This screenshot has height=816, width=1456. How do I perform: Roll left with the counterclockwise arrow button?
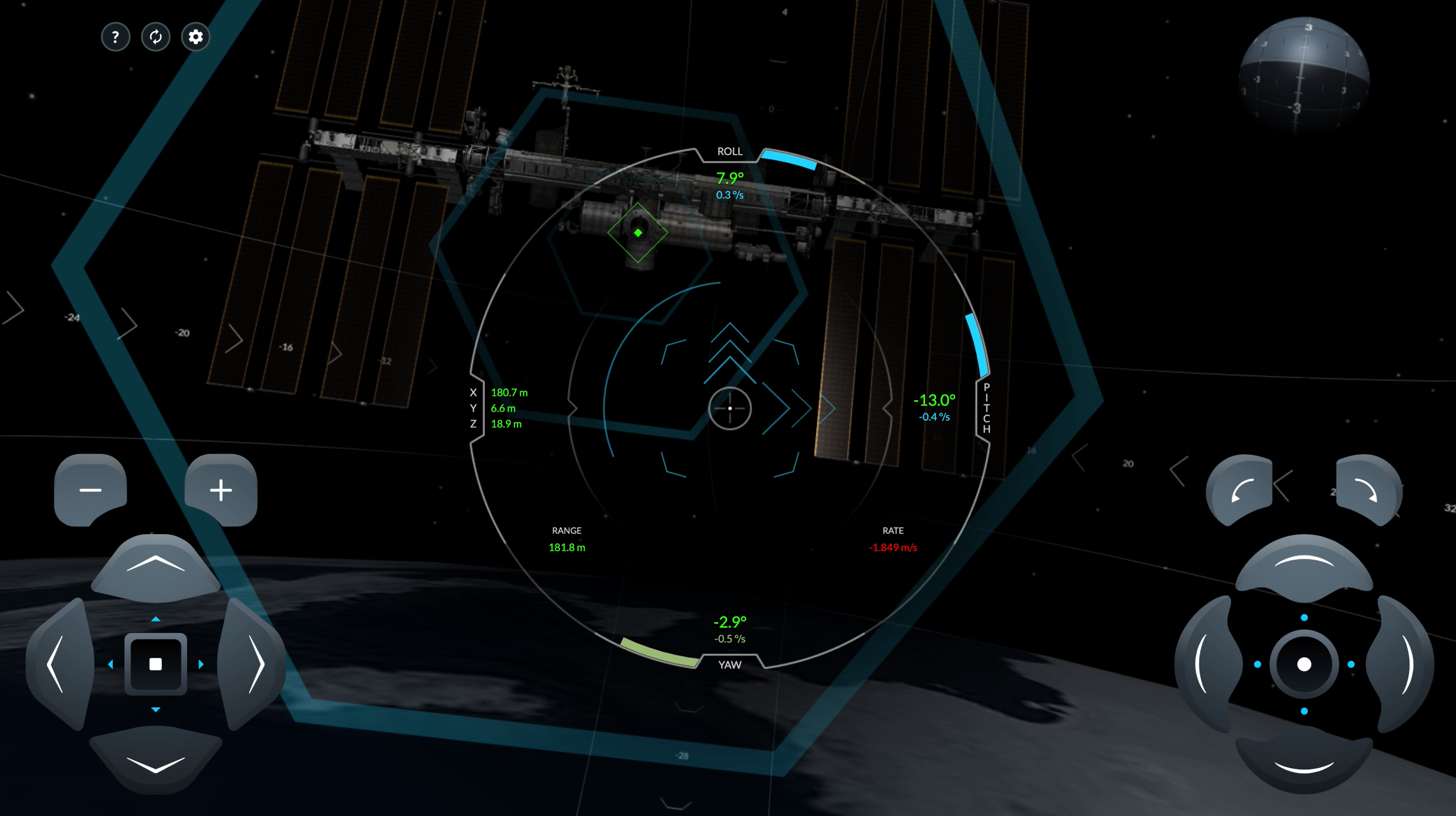click(1241, 490)
